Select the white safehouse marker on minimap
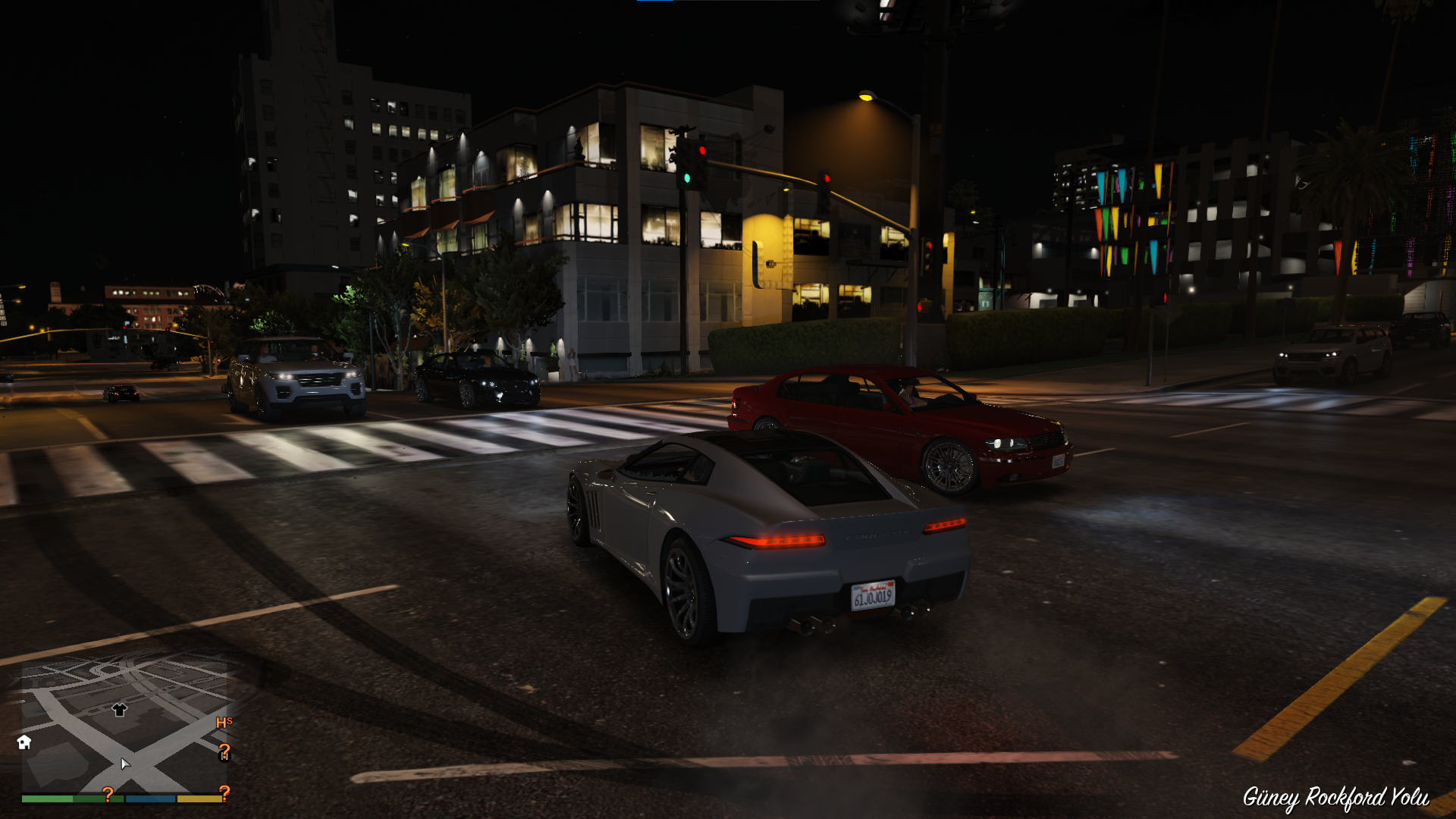 [x=24, y=742]
